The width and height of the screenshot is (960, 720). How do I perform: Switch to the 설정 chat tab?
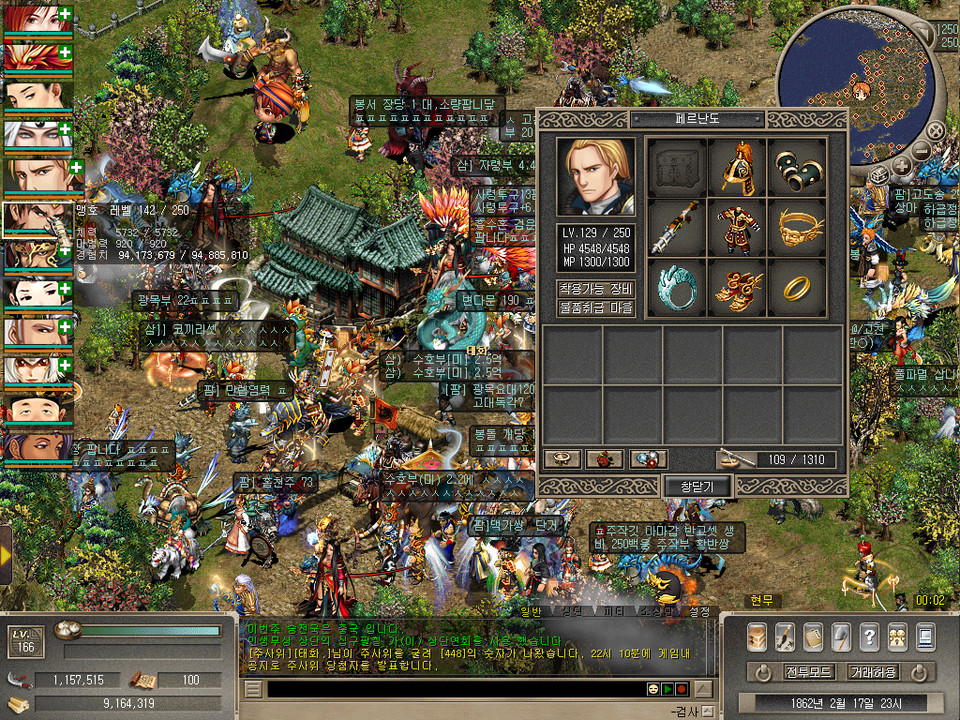[x=699, y=611]
